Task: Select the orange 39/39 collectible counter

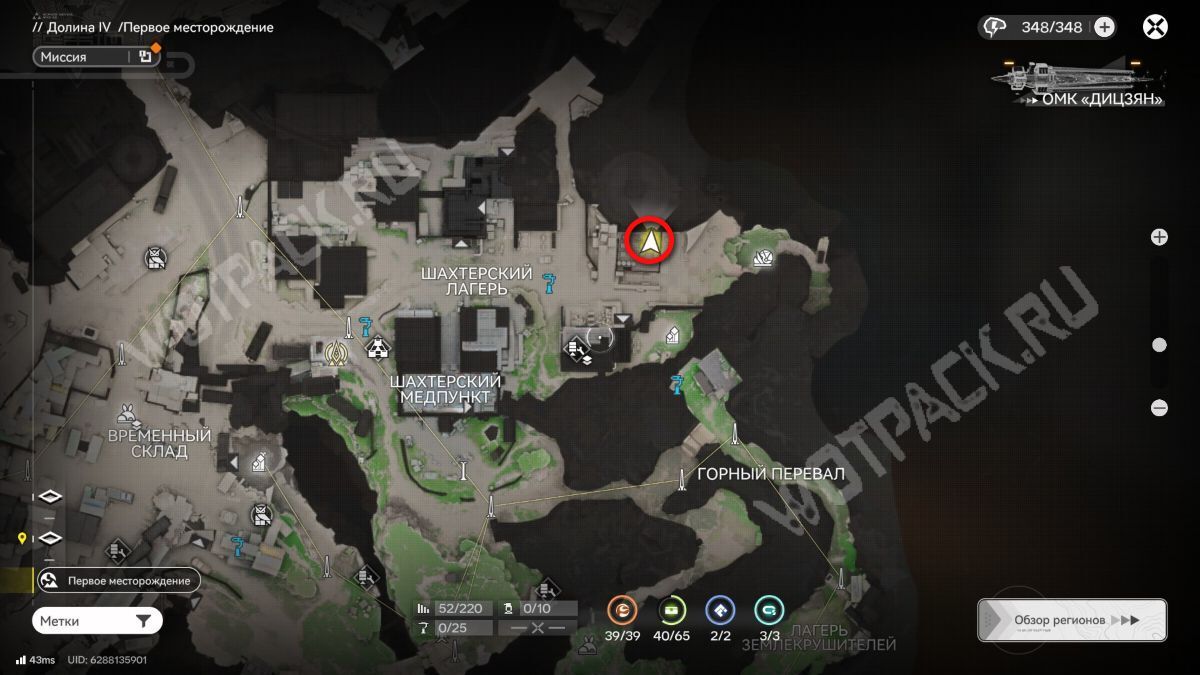Action: point(623,609)
